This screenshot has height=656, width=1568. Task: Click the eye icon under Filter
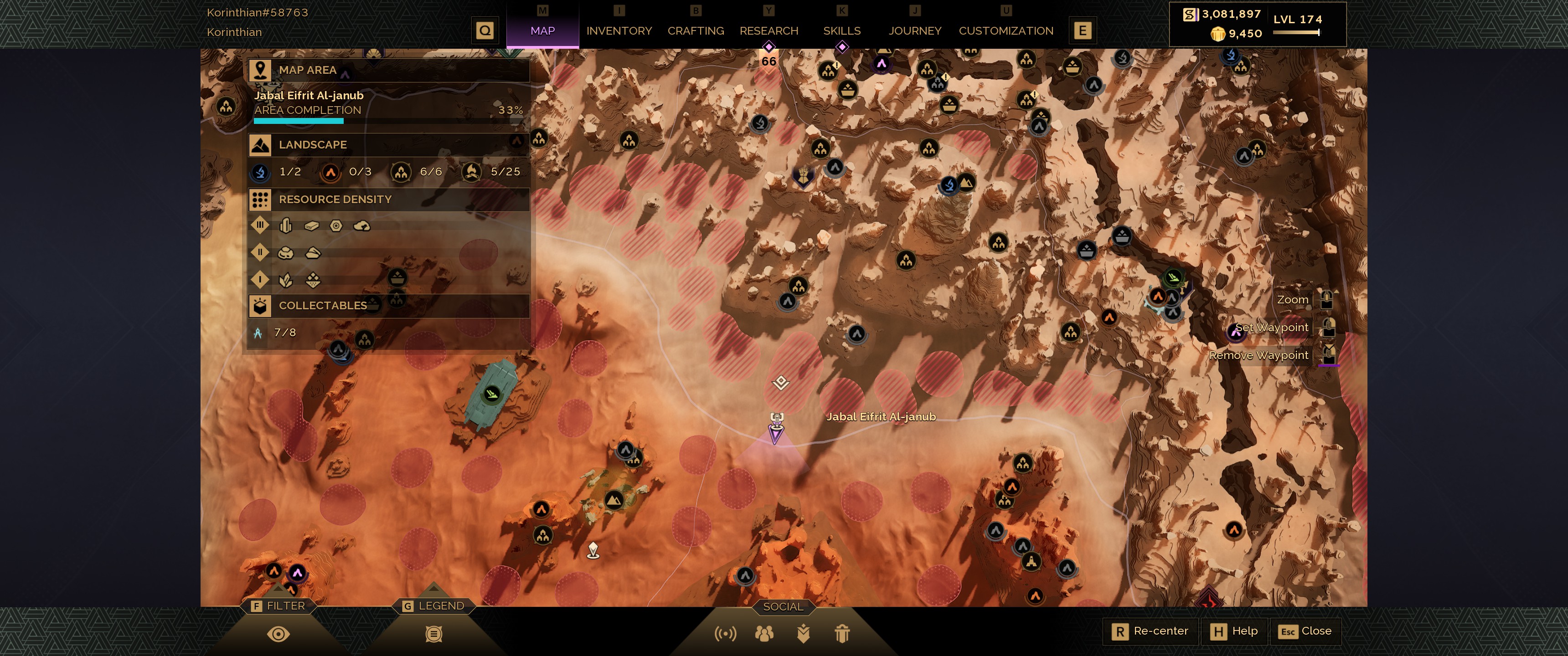(278, 634)
